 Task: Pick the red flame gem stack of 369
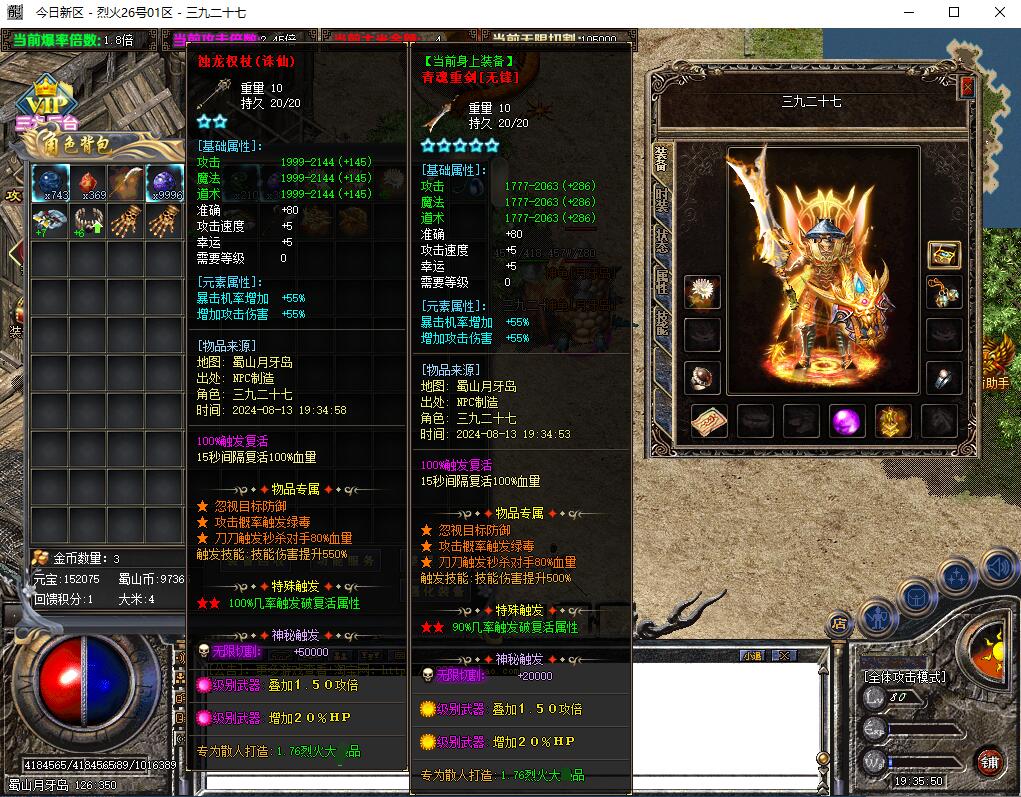[89, 182]
